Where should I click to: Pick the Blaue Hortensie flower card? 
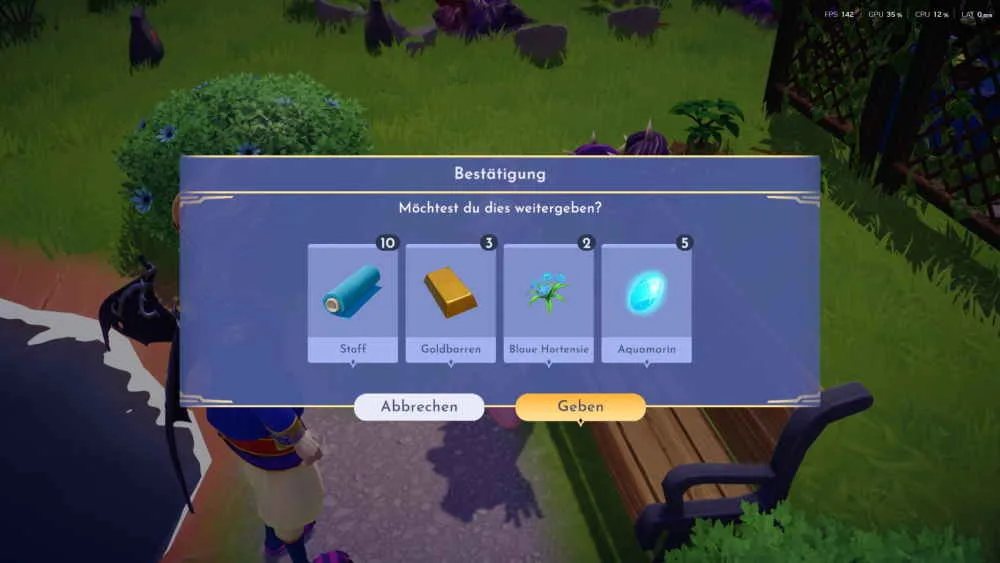point(548,301)
